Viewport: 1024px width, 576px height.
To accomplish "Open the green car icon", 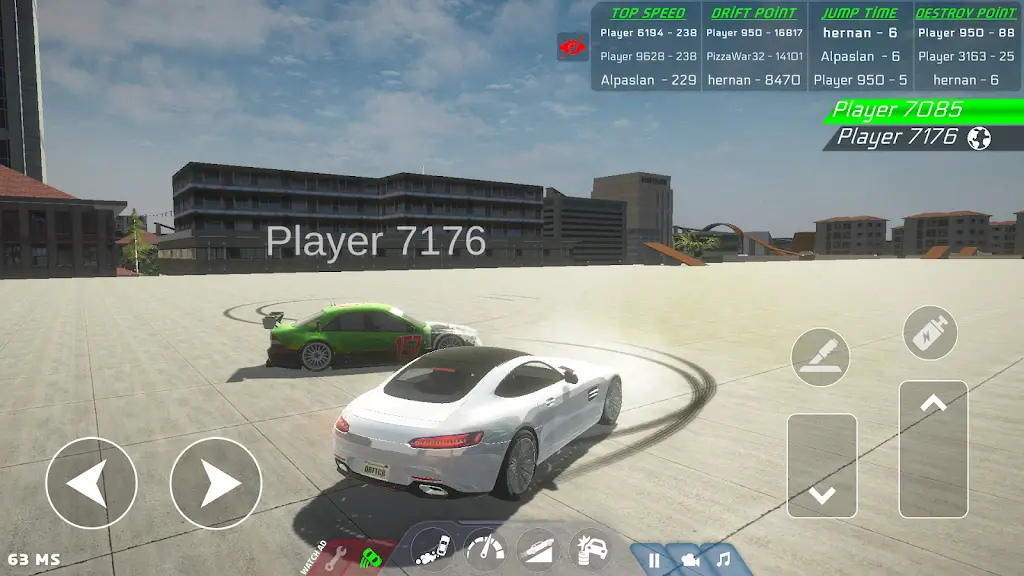I will coord(372,557).
